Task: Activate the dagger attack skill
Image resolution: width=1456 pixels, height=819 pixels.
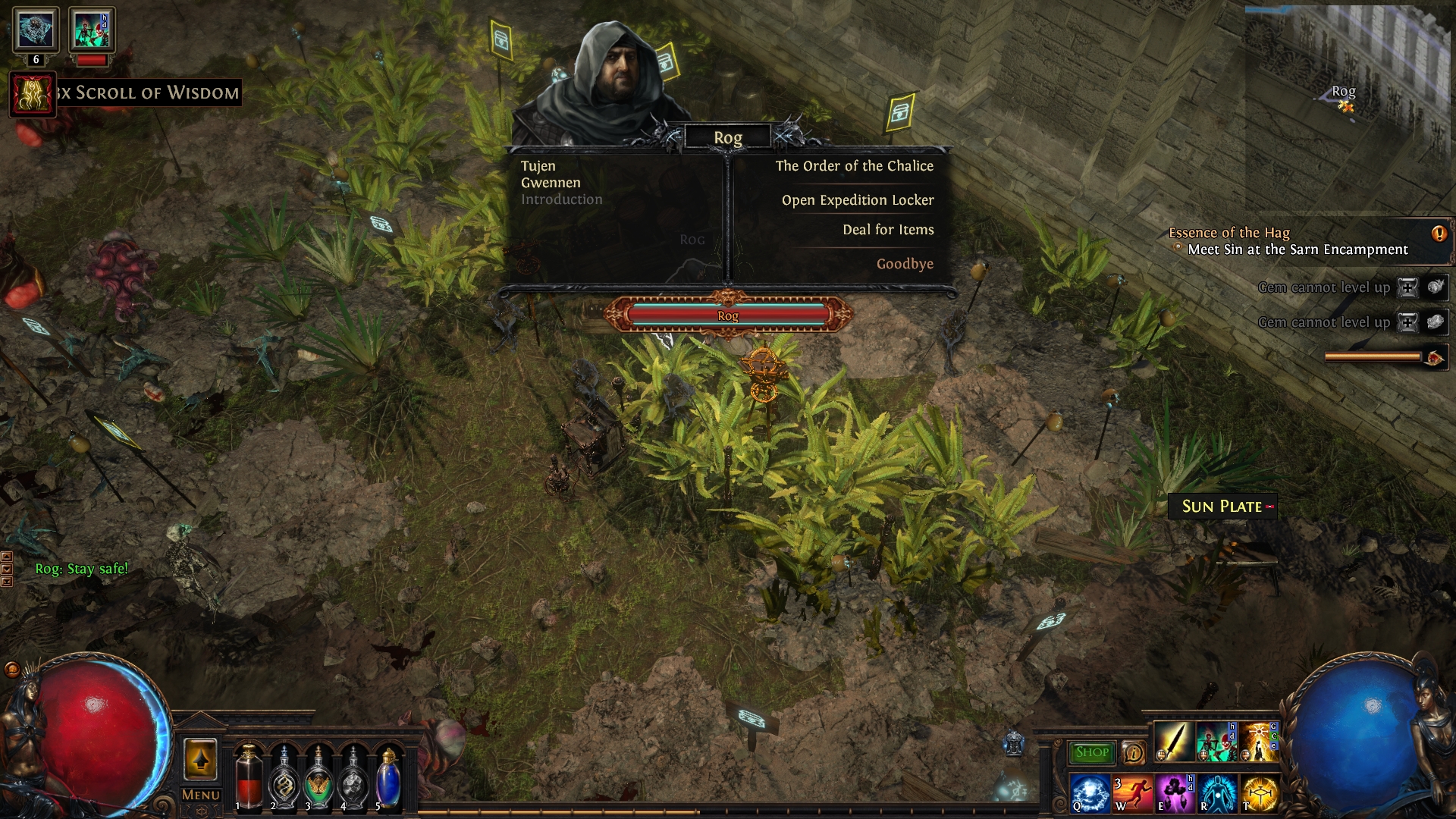Action: pos(1173,741)
